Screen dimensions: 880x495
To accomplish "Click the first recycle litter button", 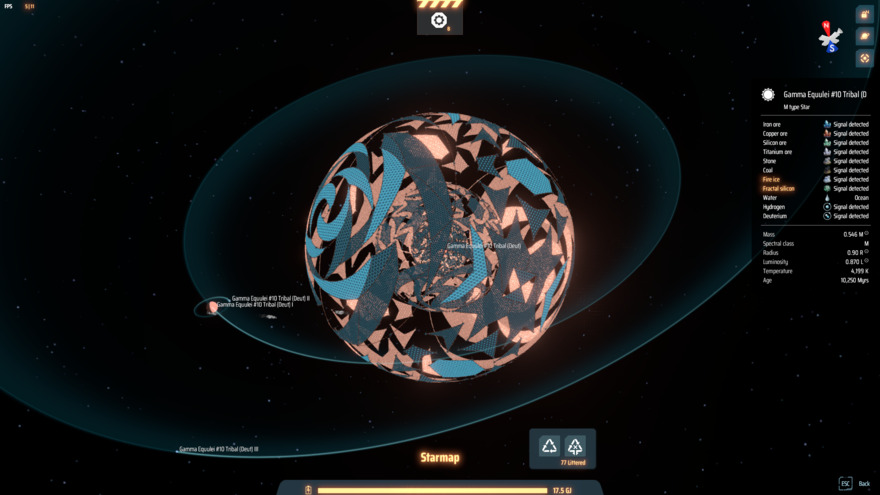I will coord(550,446).
